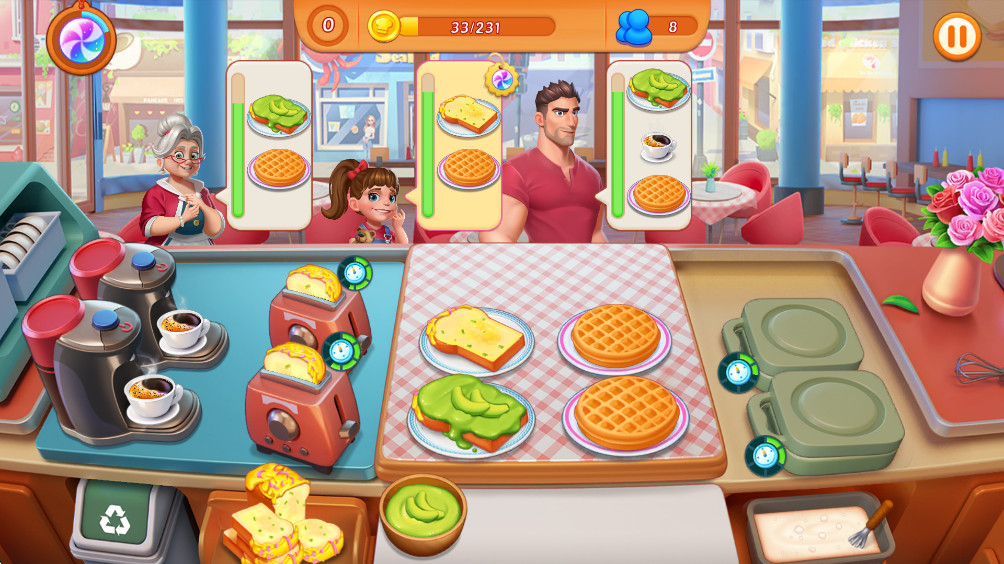Pick the plain buttered toast plate
This screenshot has height=564, width=1004.
click(476, 339)
